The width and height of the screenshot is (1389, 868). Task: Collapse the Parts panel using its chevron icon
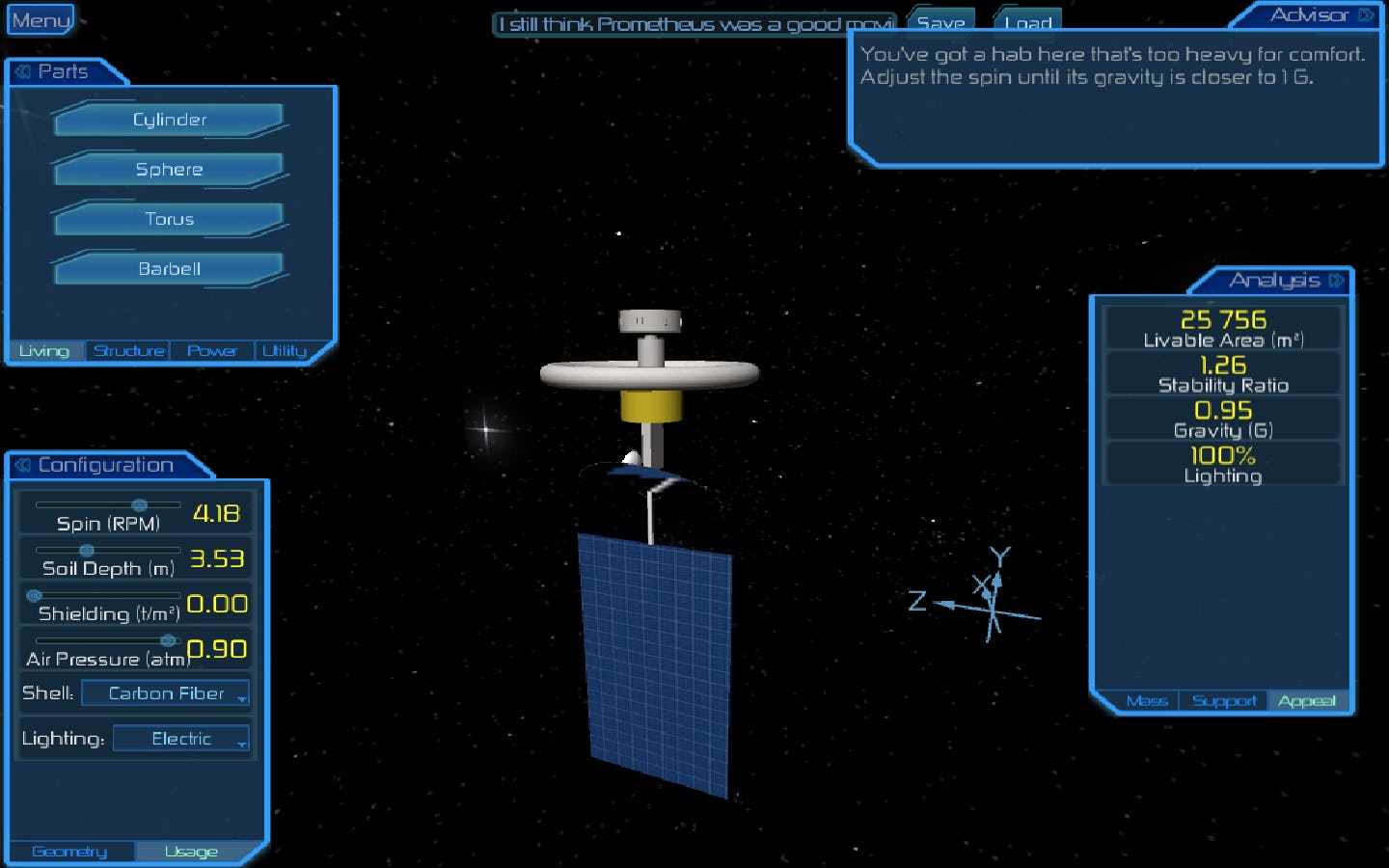pyautogui.click(x=21, y=70)
